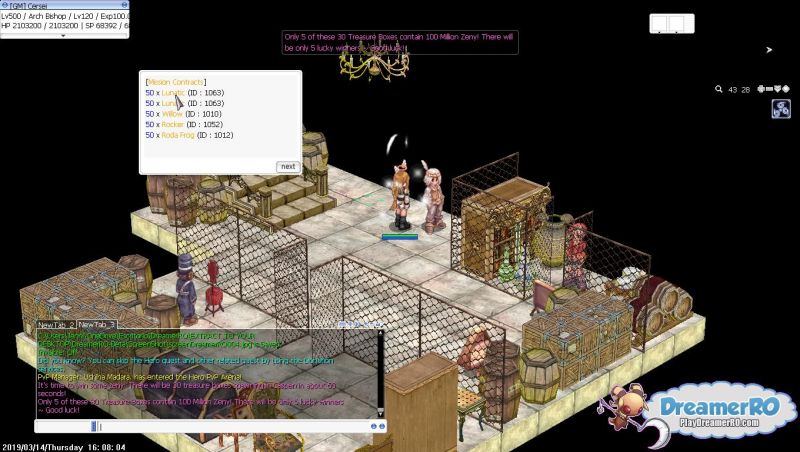Expand the character status window arrow
This screenshot has height=452, width=800.
pyautogui.click(x=64, y=34)
